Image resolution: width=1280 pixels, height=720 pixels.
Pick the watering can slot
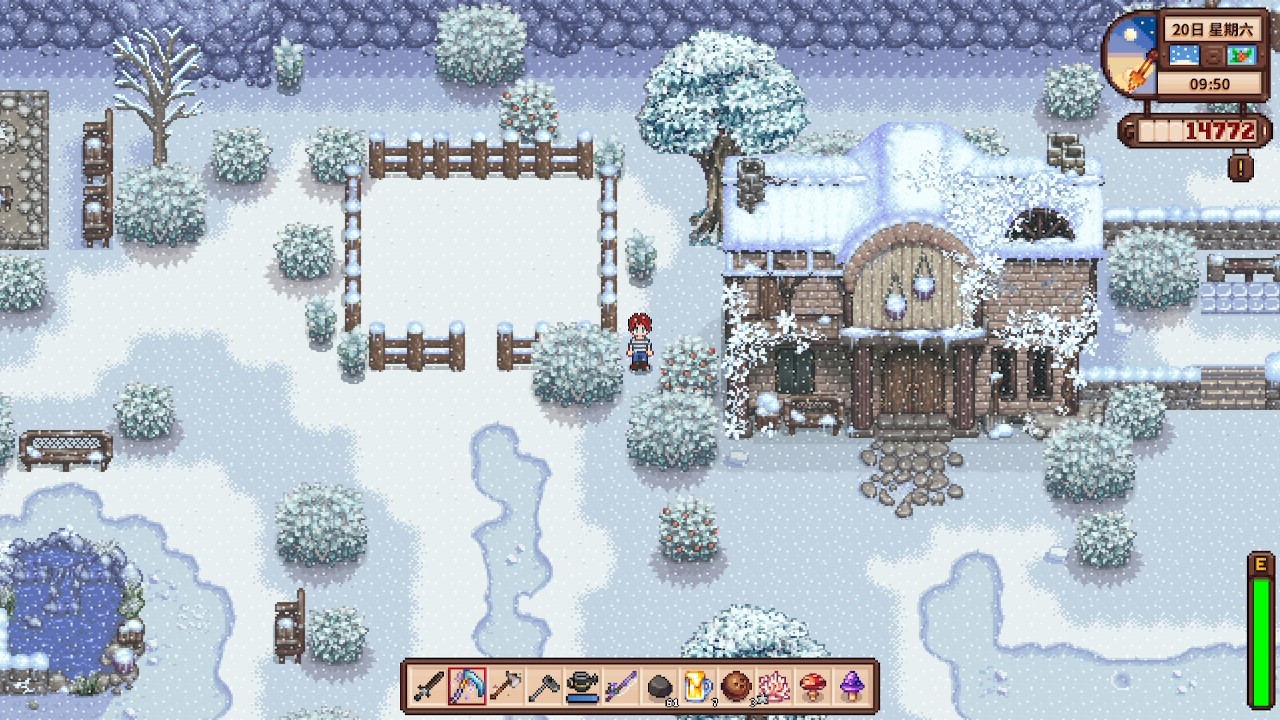click(x=582, y=686)
